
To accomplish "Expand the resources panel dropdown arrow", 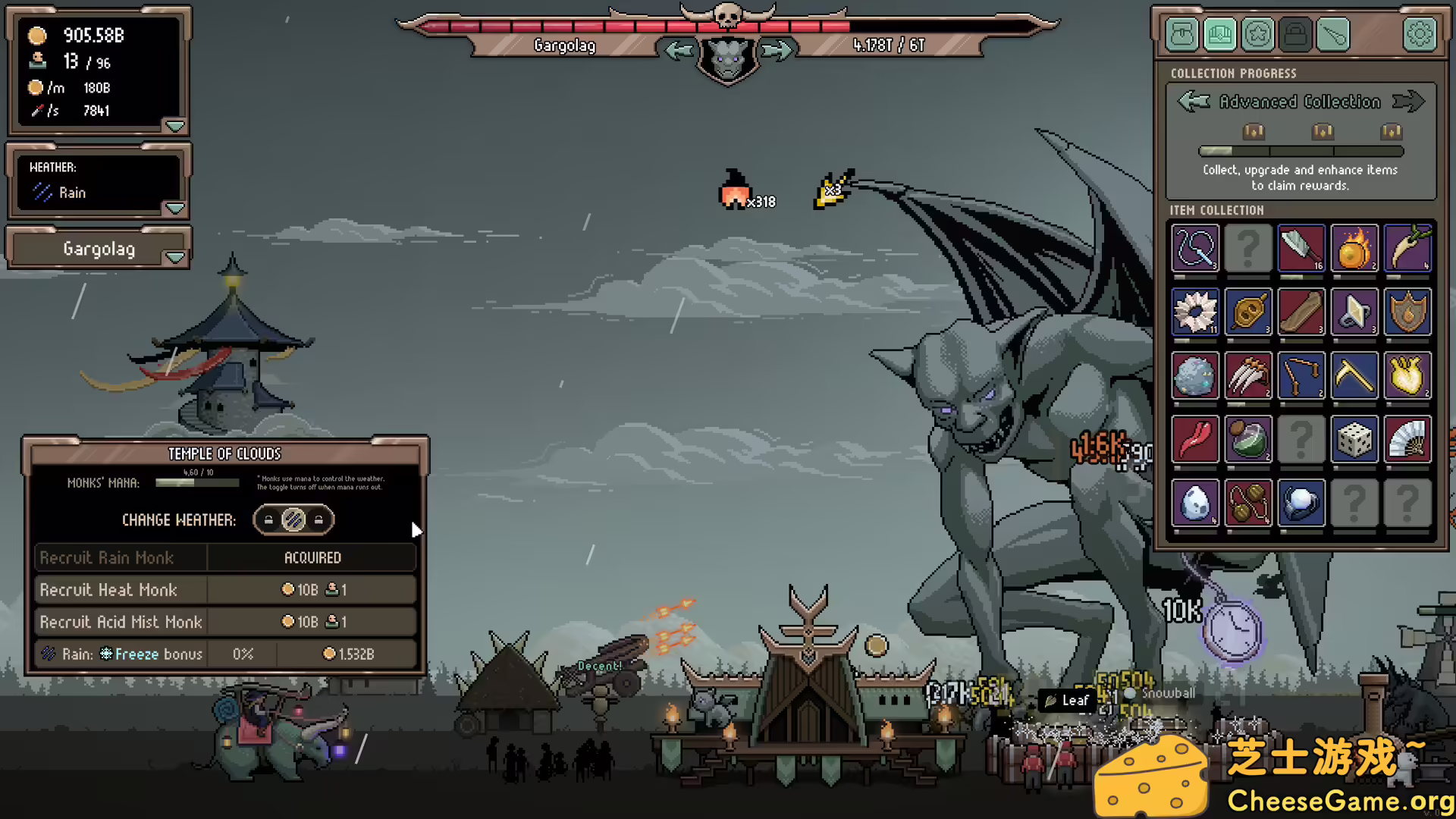I will point(175,126).
